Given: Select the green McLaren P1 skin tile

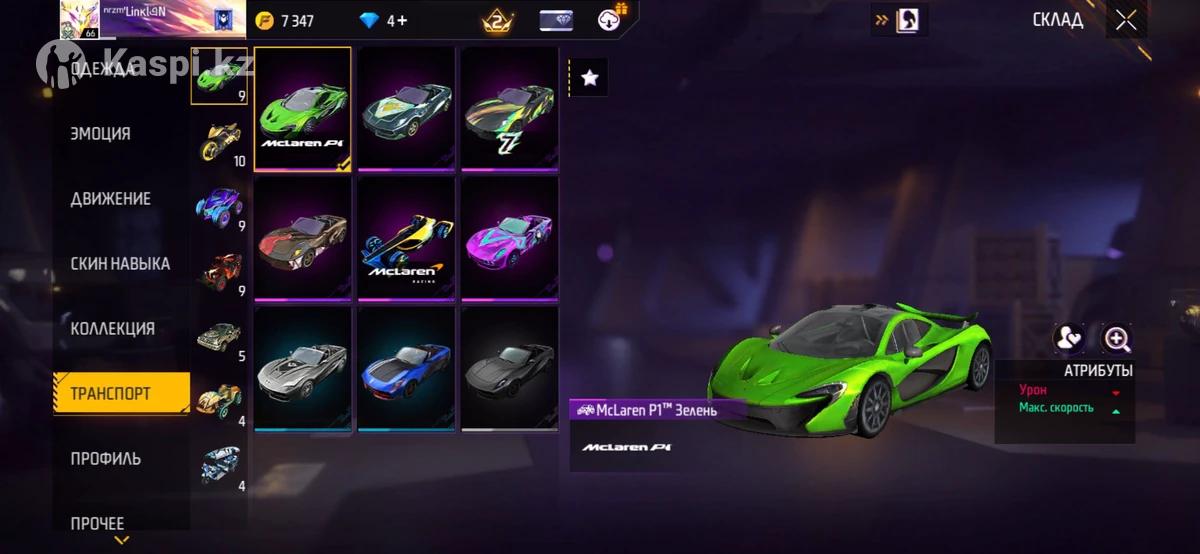Looking at the screenshot, I should (303, 109).
